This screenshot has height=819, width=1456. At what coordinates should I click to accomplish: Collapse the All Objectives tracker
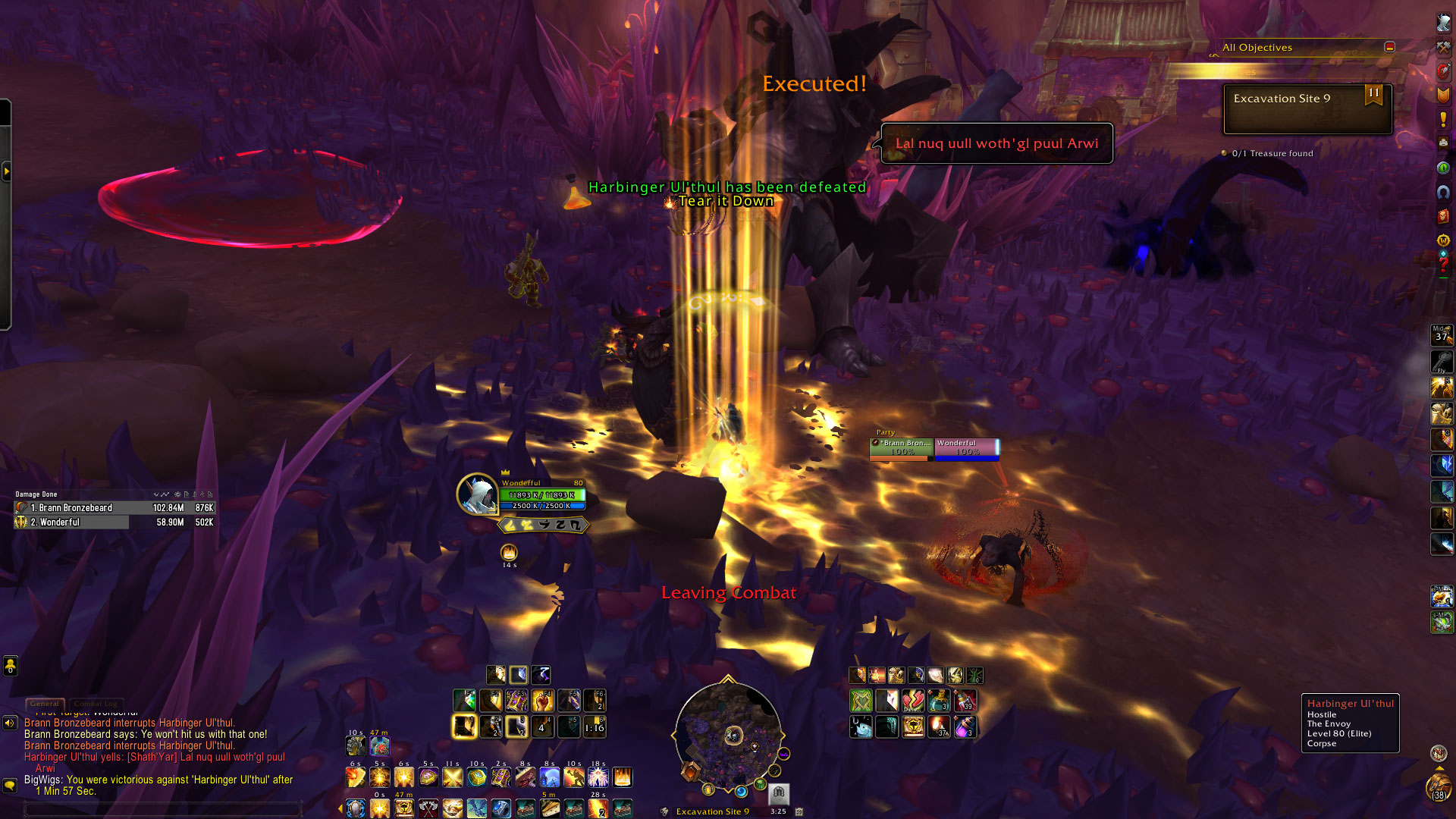[x=1389, y=47]
